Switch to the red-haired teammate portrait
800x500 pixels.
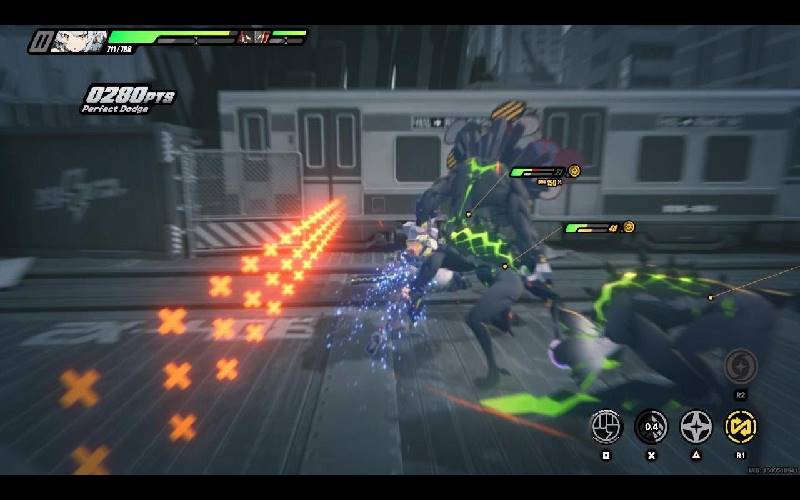pyautogui.click(x=252, y=38)
